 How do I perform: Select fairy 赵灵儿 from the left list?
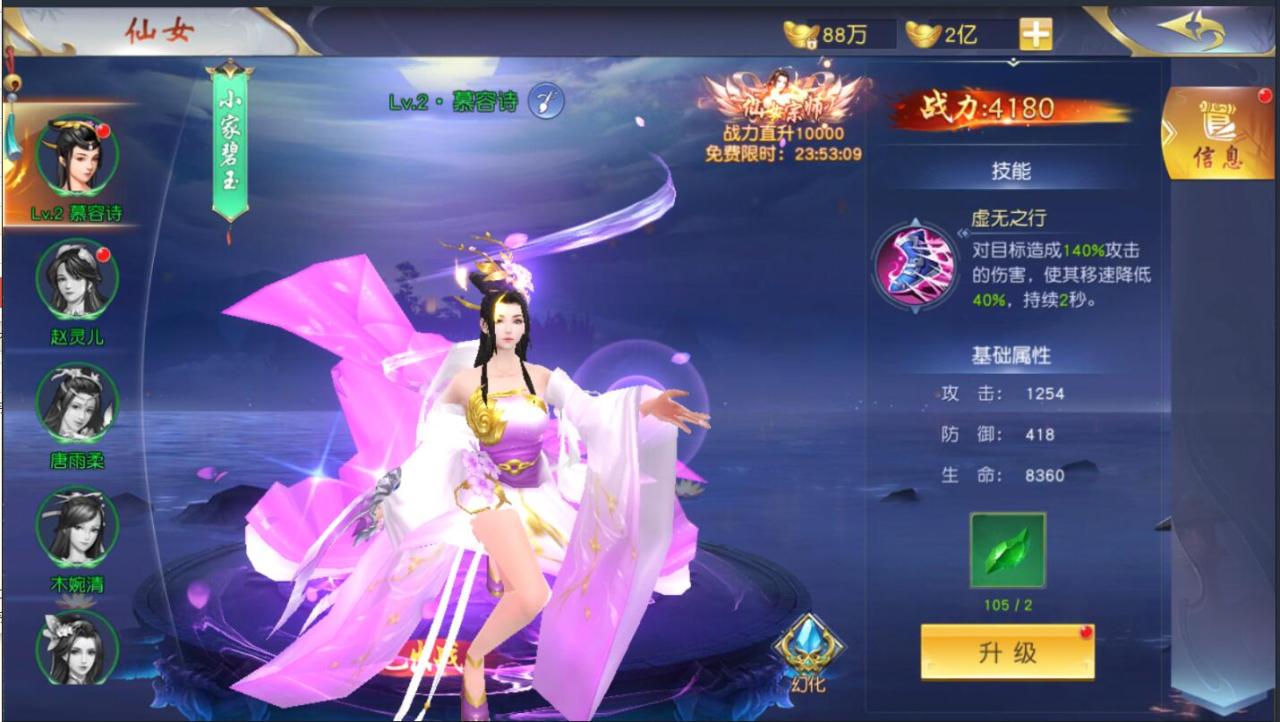point(75,281)
